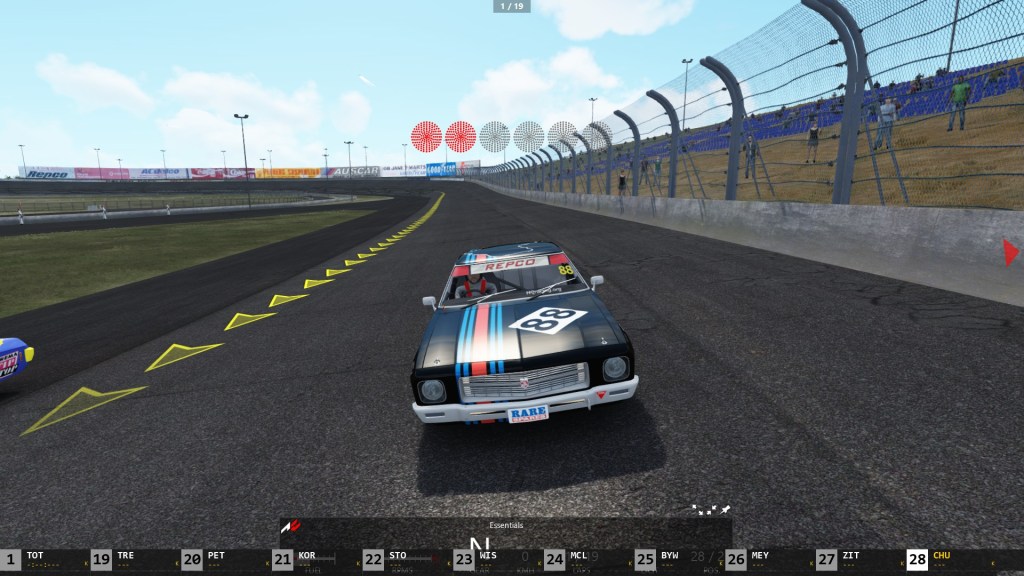Pin the Essentials app window
Screen dimensions: 1024x576
coord(725,510)
